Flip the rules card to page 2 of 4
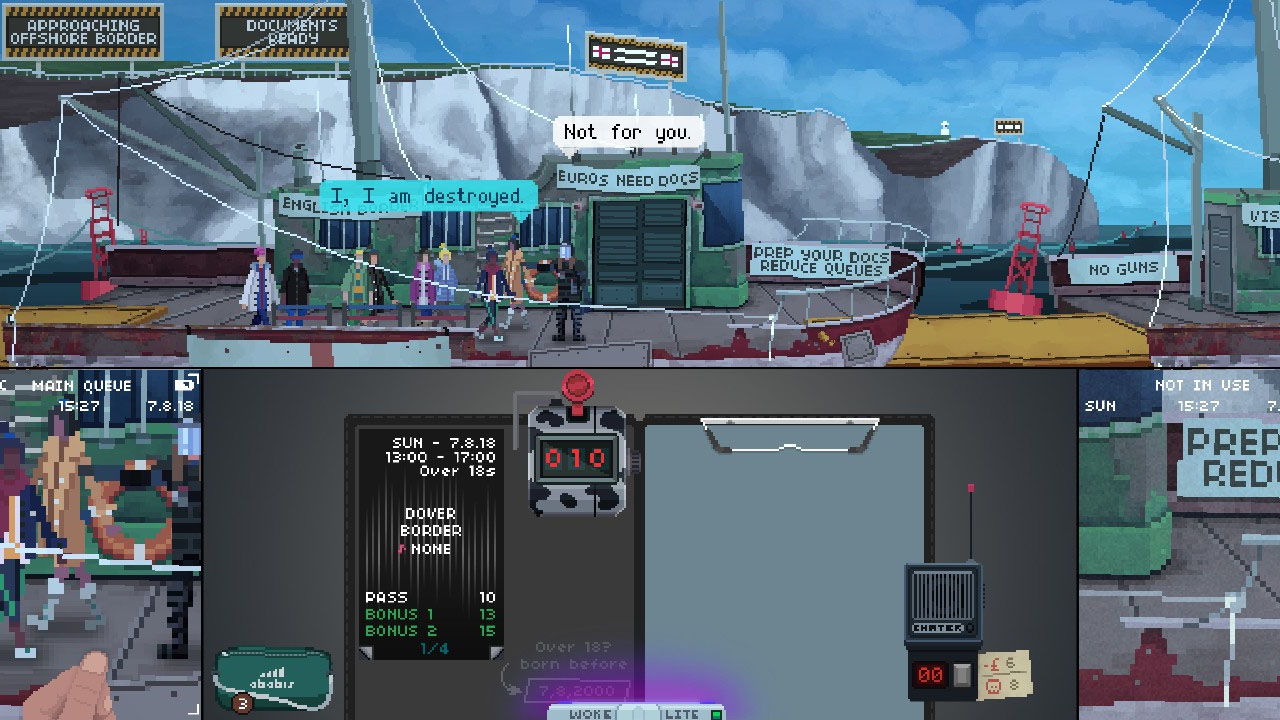This screenshot has height=720, width=1280. coord(496,650)
